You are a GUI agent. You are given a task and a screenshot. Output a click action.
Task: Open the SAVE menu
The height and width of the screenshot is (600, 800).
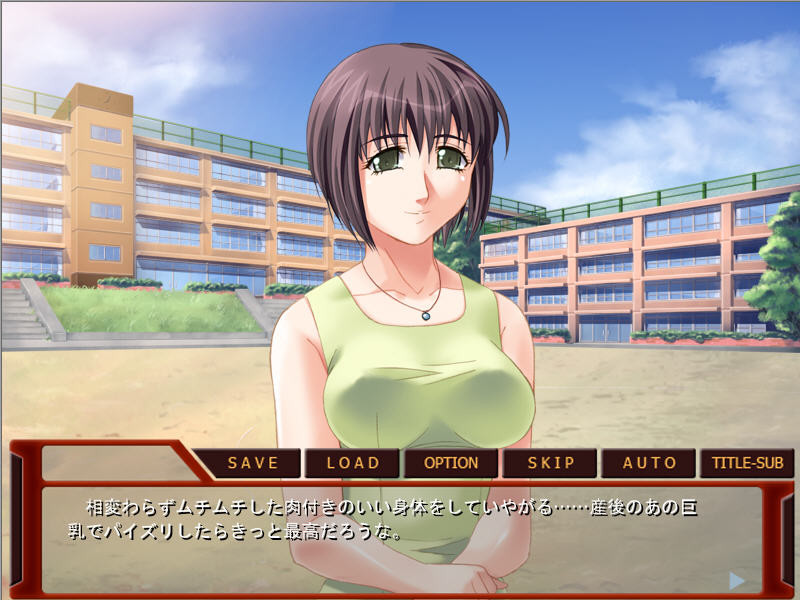pos(254,464)
